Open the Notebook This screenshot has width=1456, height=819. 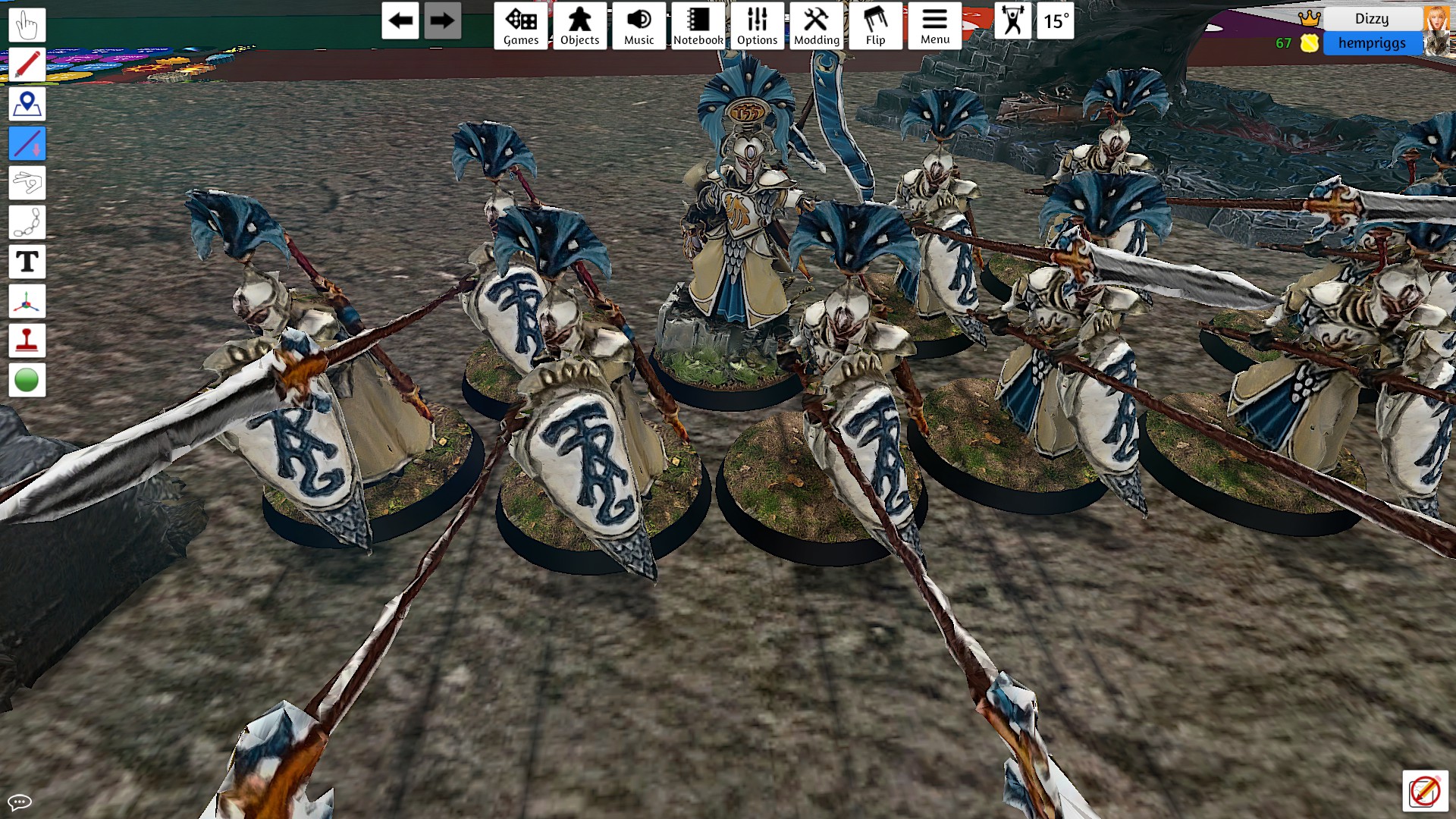pyautogui.click(x=698, y=26)
